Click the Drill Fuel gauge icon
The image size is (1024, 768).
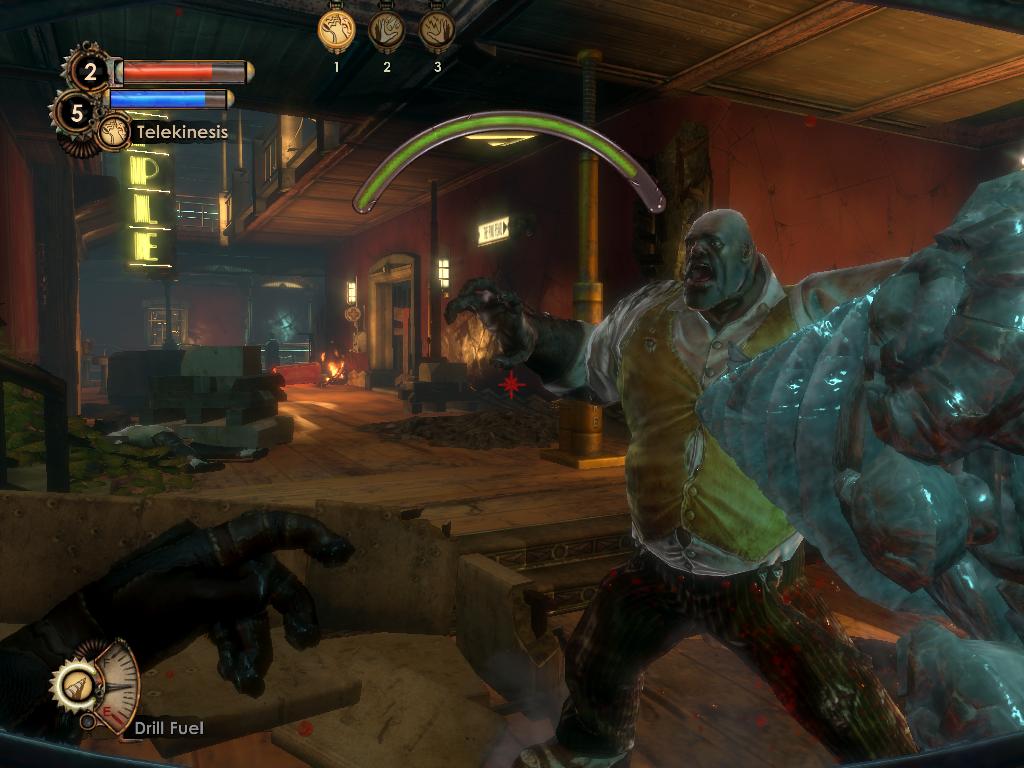coord(77,686)
